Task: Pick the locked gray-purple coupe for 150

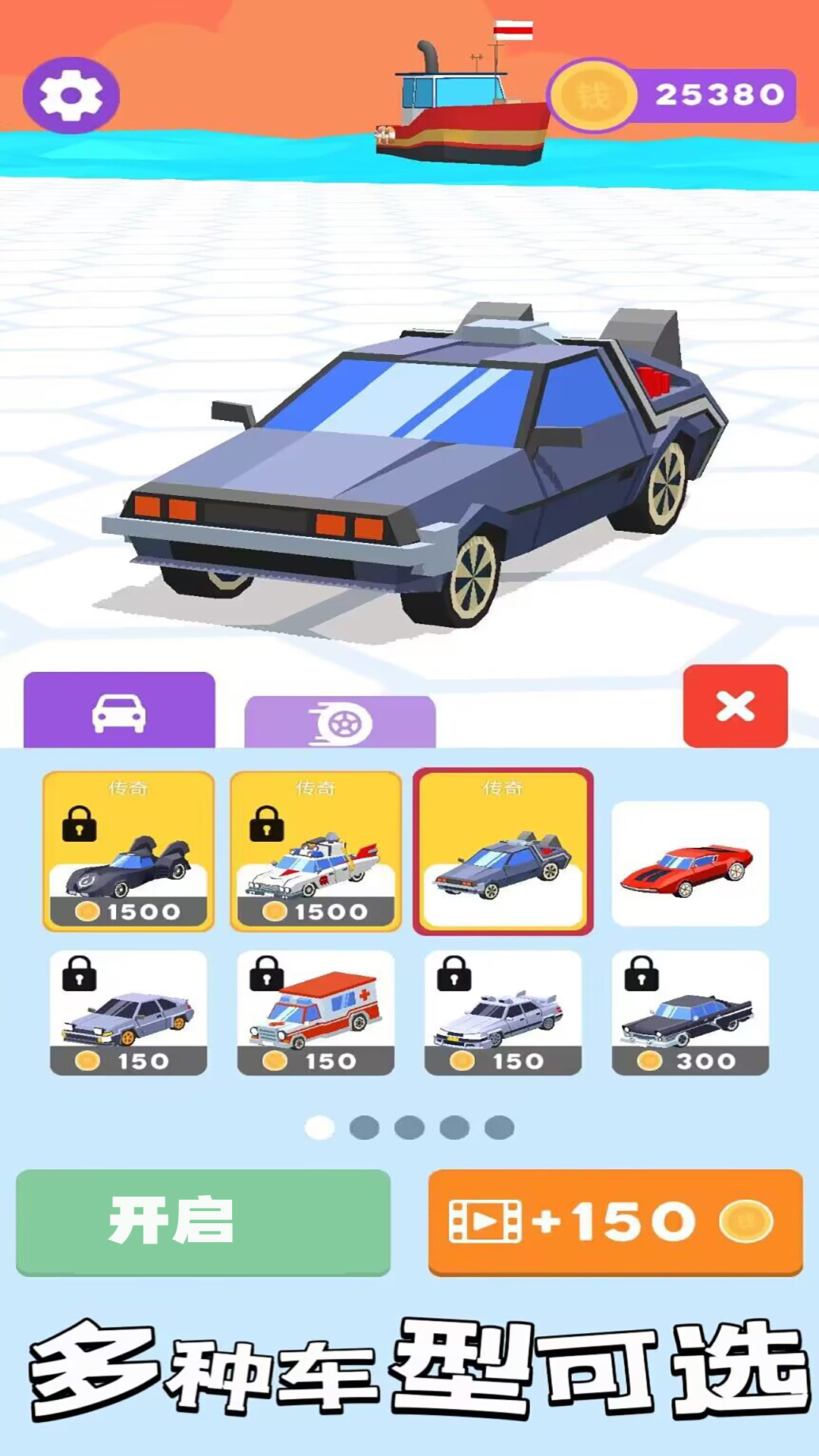Action: 128,1012
